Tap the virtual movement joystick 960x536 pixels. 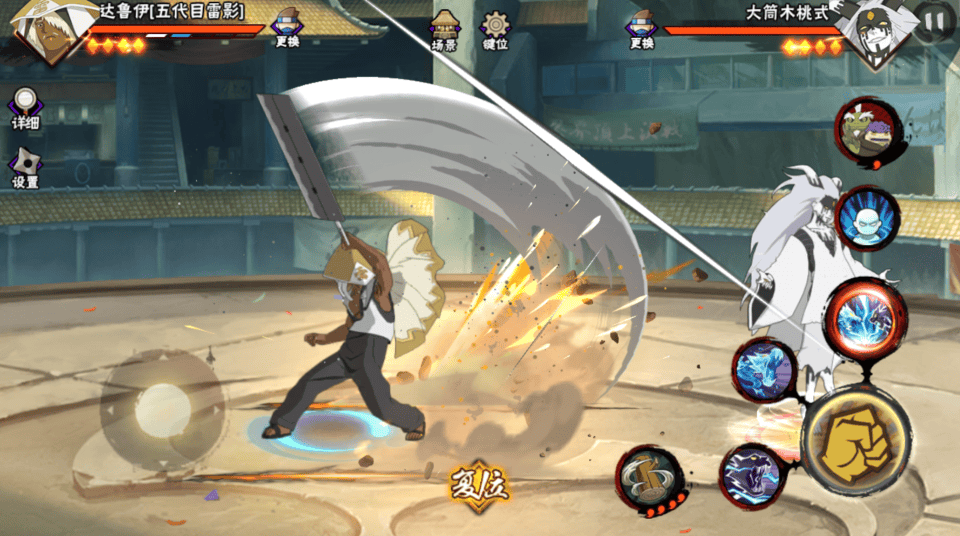(162, 406)
